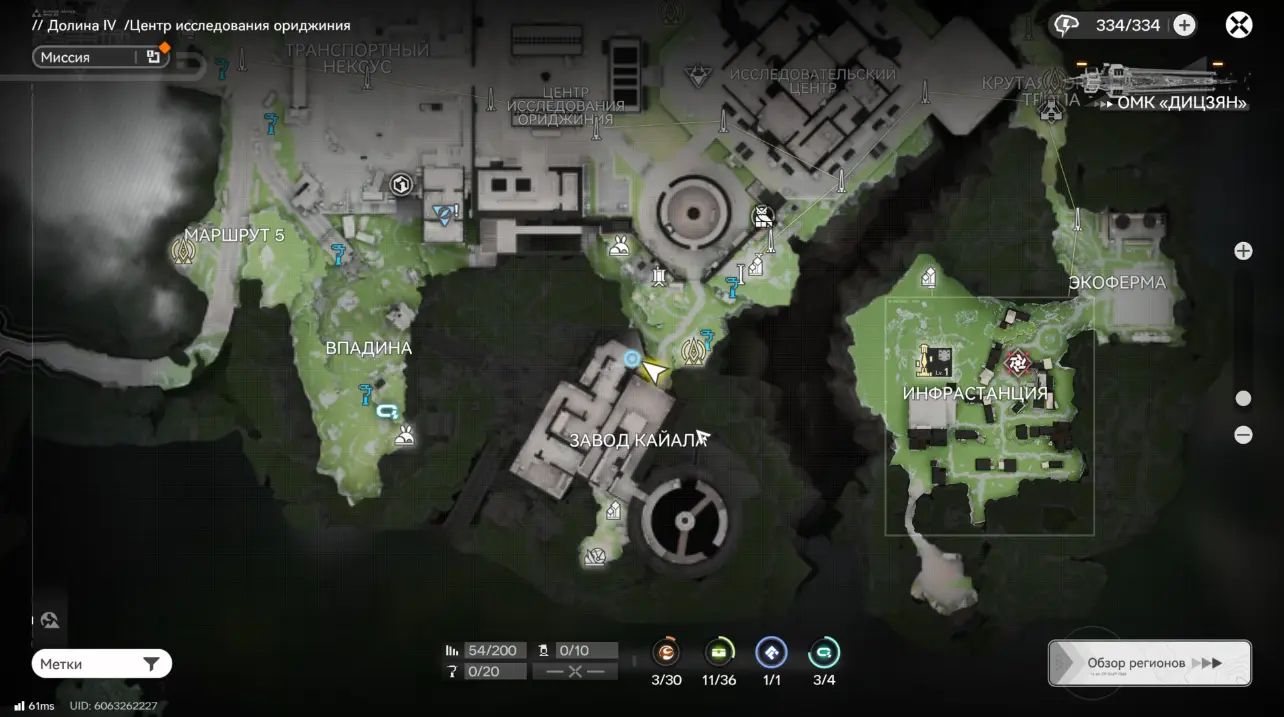Image resolution: width=1284 pixels, height=717 pixels.
Task: Show the green treasure chest tracker
Action: pyautogui.click(x=719, y=653)
